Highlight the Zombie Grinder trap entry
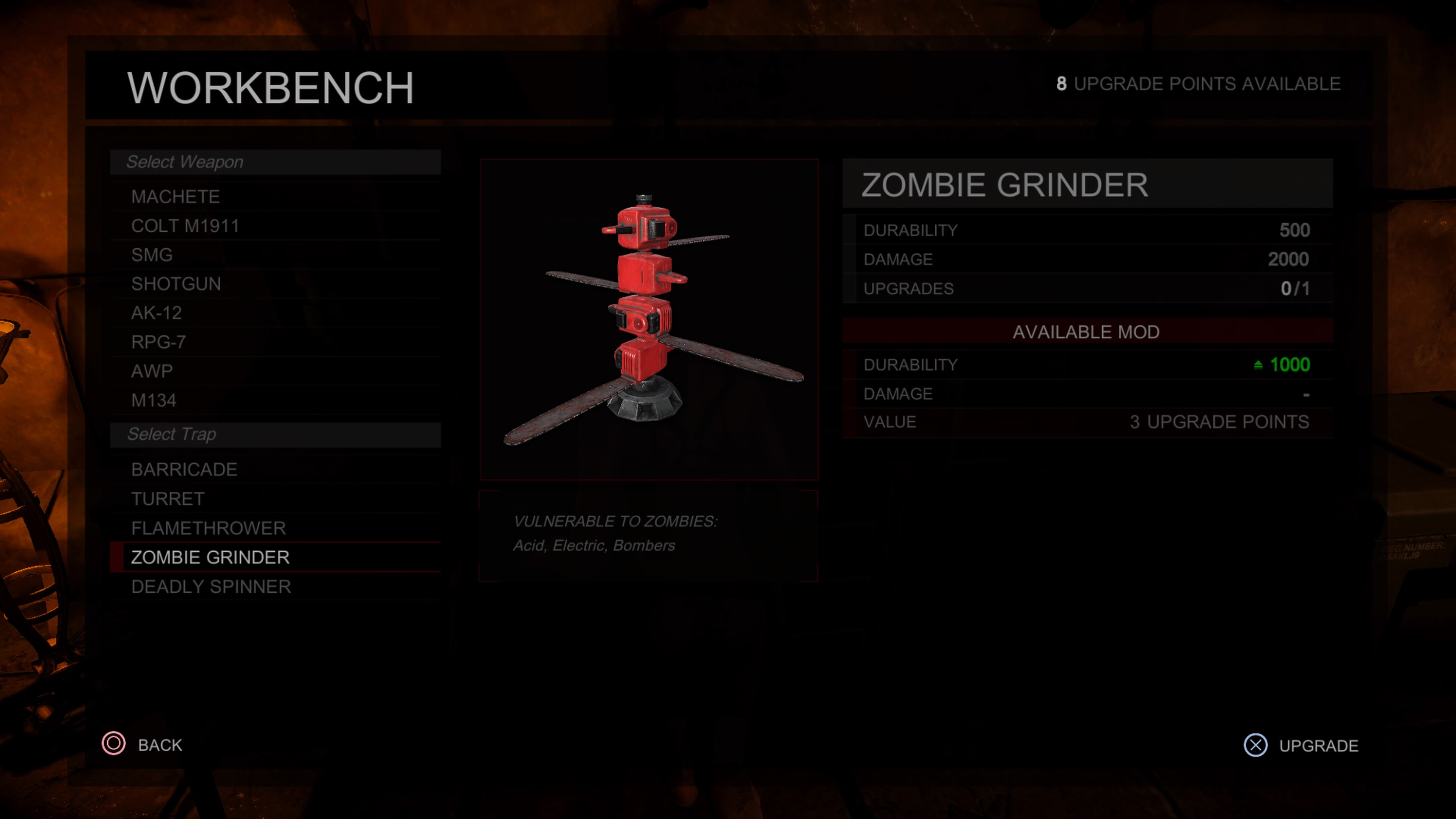The width and height of the screenshot is (1456, 819). (210, 558)
